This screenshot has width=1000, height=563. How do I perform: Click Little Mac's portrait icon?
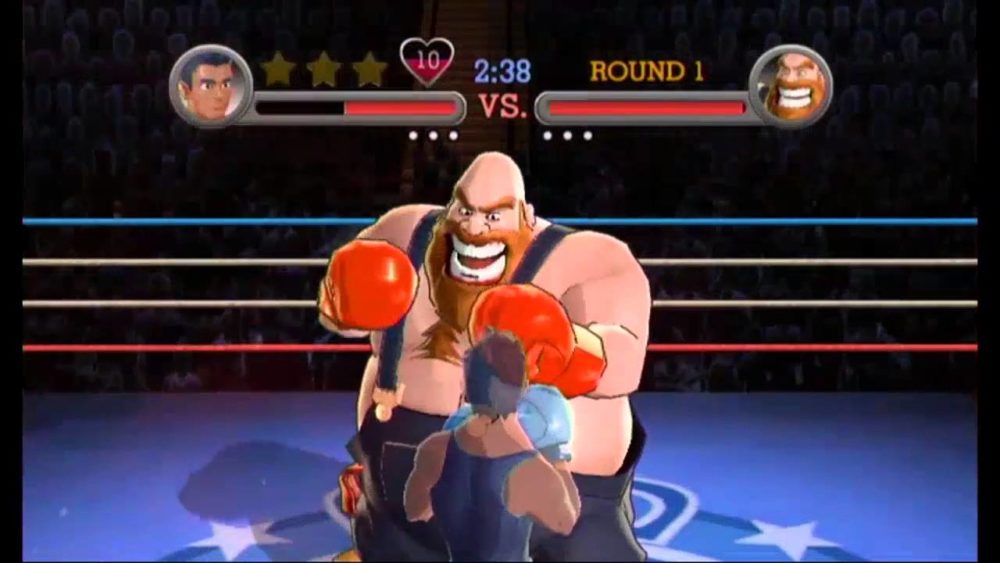click(210, 86)
